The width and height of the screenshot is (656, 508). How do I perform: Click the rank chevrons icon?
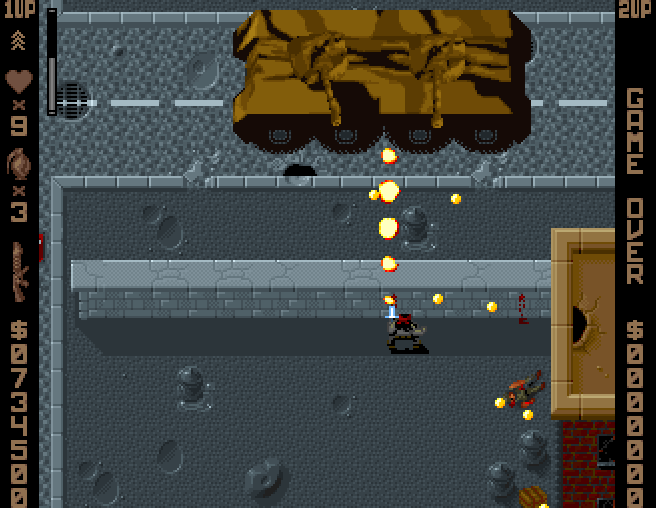[19, 40]
